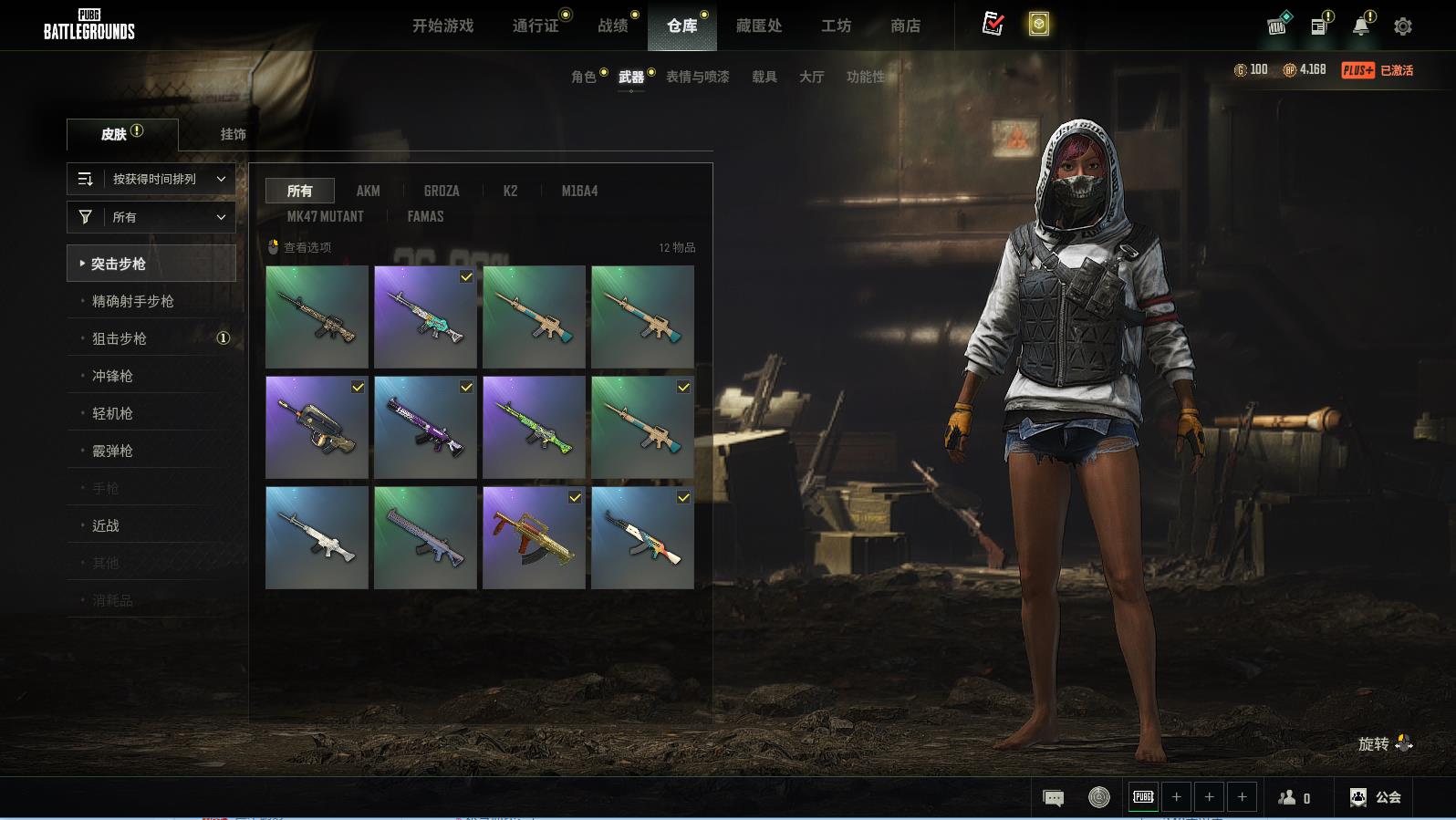The image size is (1456, 820).
Task: Open the 工坊 workshop page
Action: tap(836, 26)
